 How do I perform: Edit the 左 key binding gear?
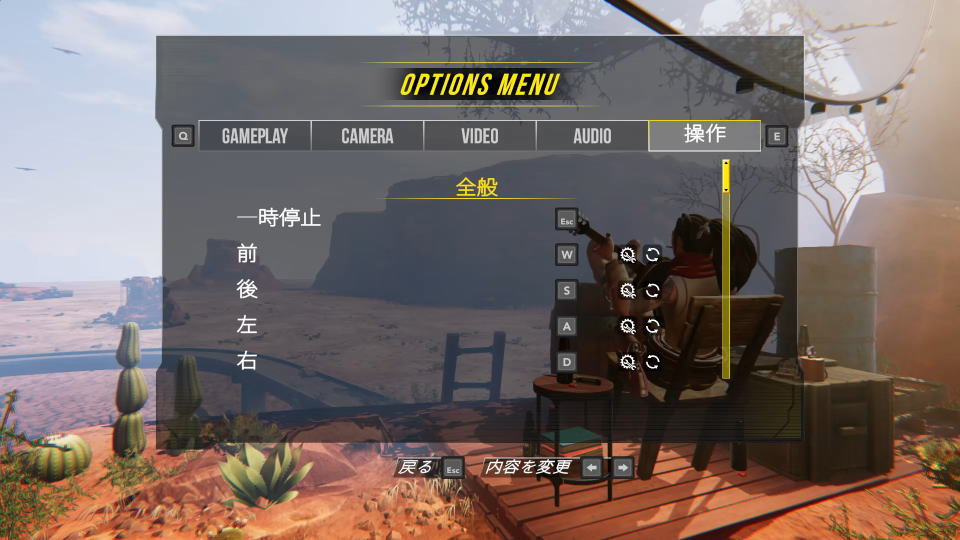[628, 326]
